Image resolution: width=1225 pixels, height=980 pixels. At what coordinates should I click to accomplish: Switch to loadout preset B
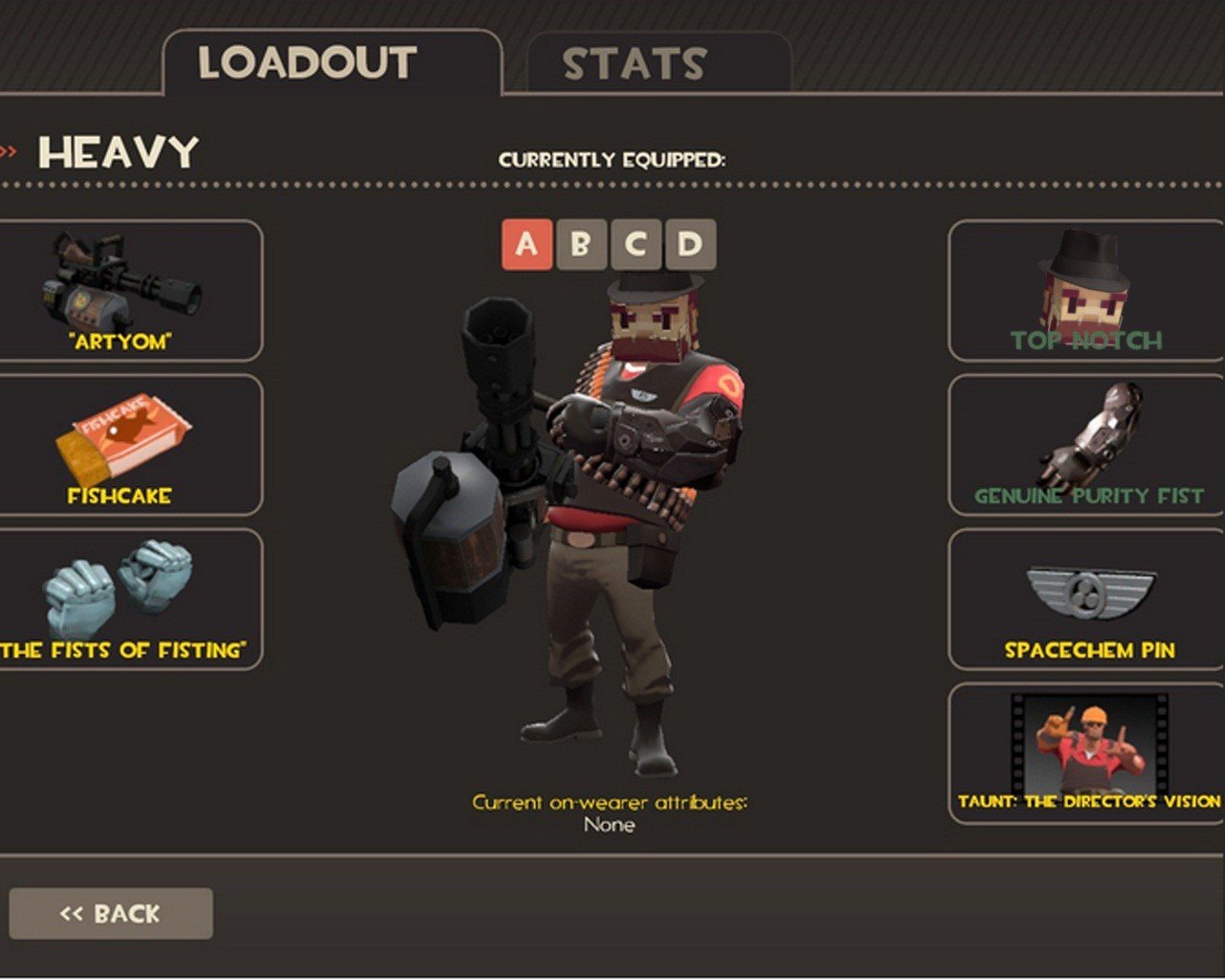(581, 245)
